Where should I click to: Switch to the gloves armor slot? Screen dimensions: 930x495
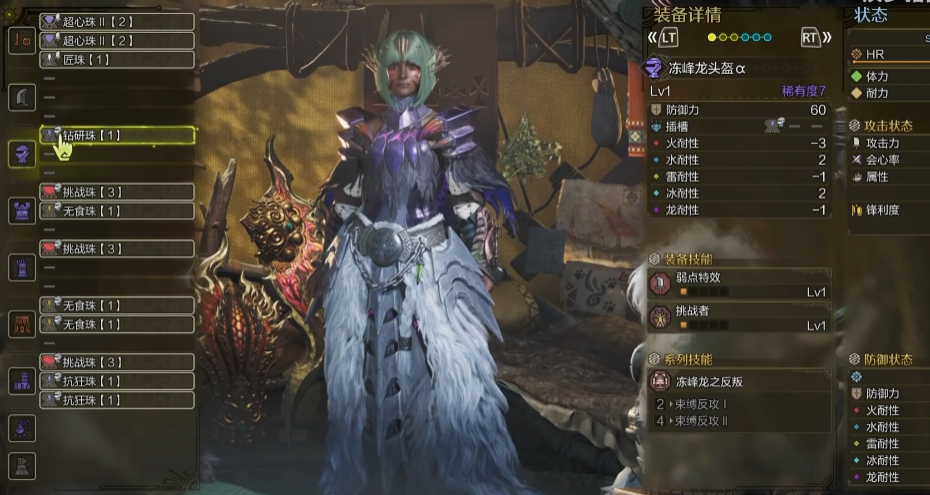[x=22, y=267]
